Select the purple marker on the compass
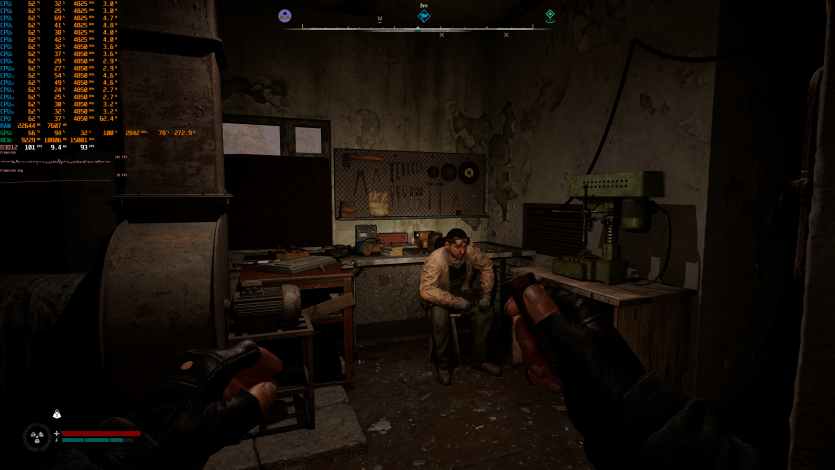 point(285,15)
